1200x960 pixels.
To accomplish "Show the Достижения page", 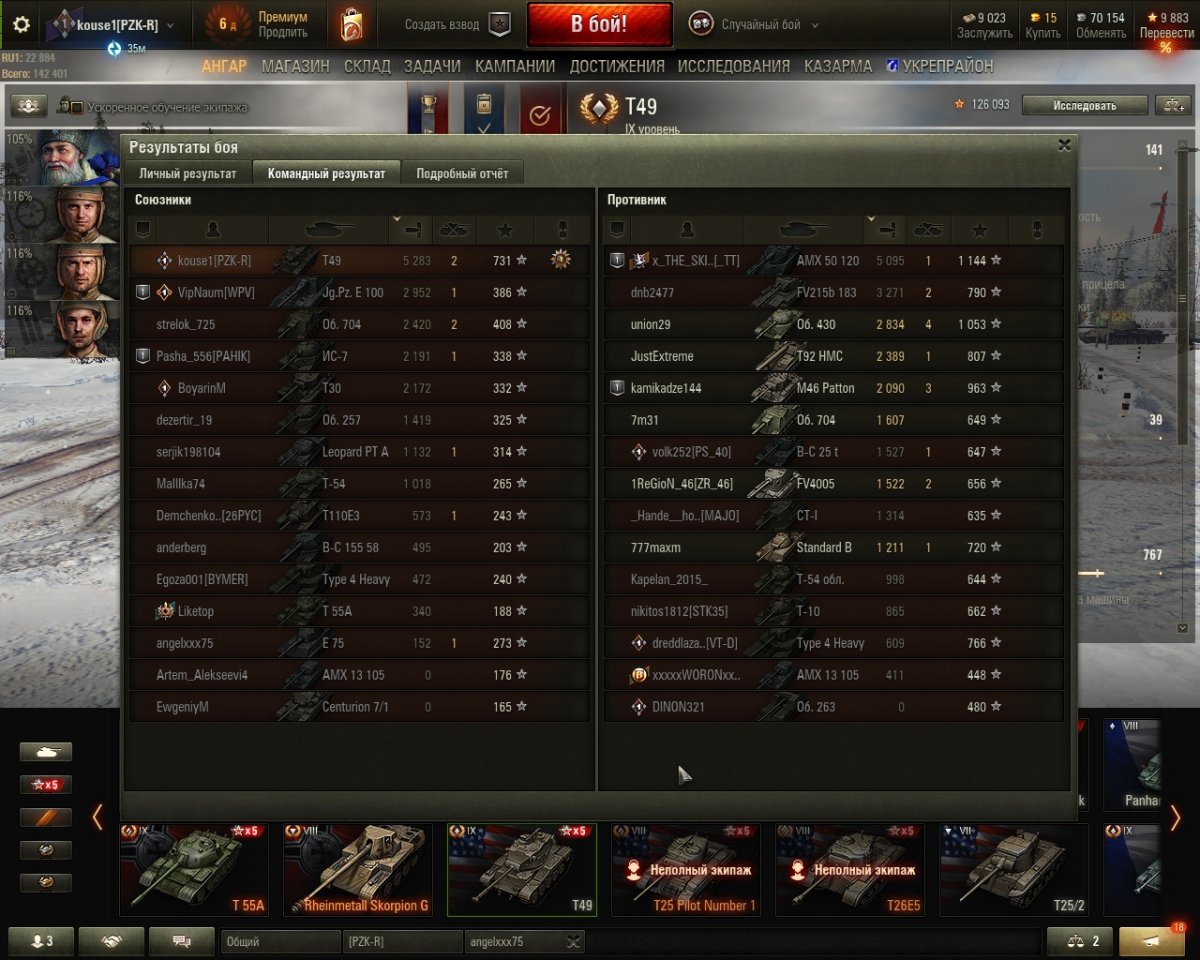I will coord(616,66).
